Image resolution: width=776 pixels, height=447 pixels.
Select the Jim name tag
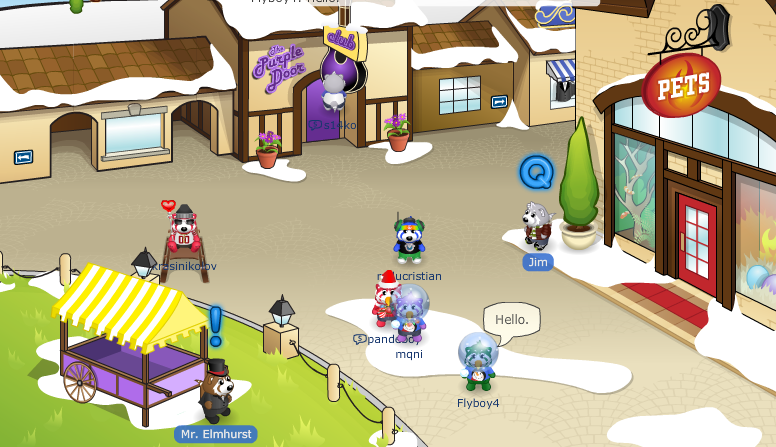click(x=537, y=262)
